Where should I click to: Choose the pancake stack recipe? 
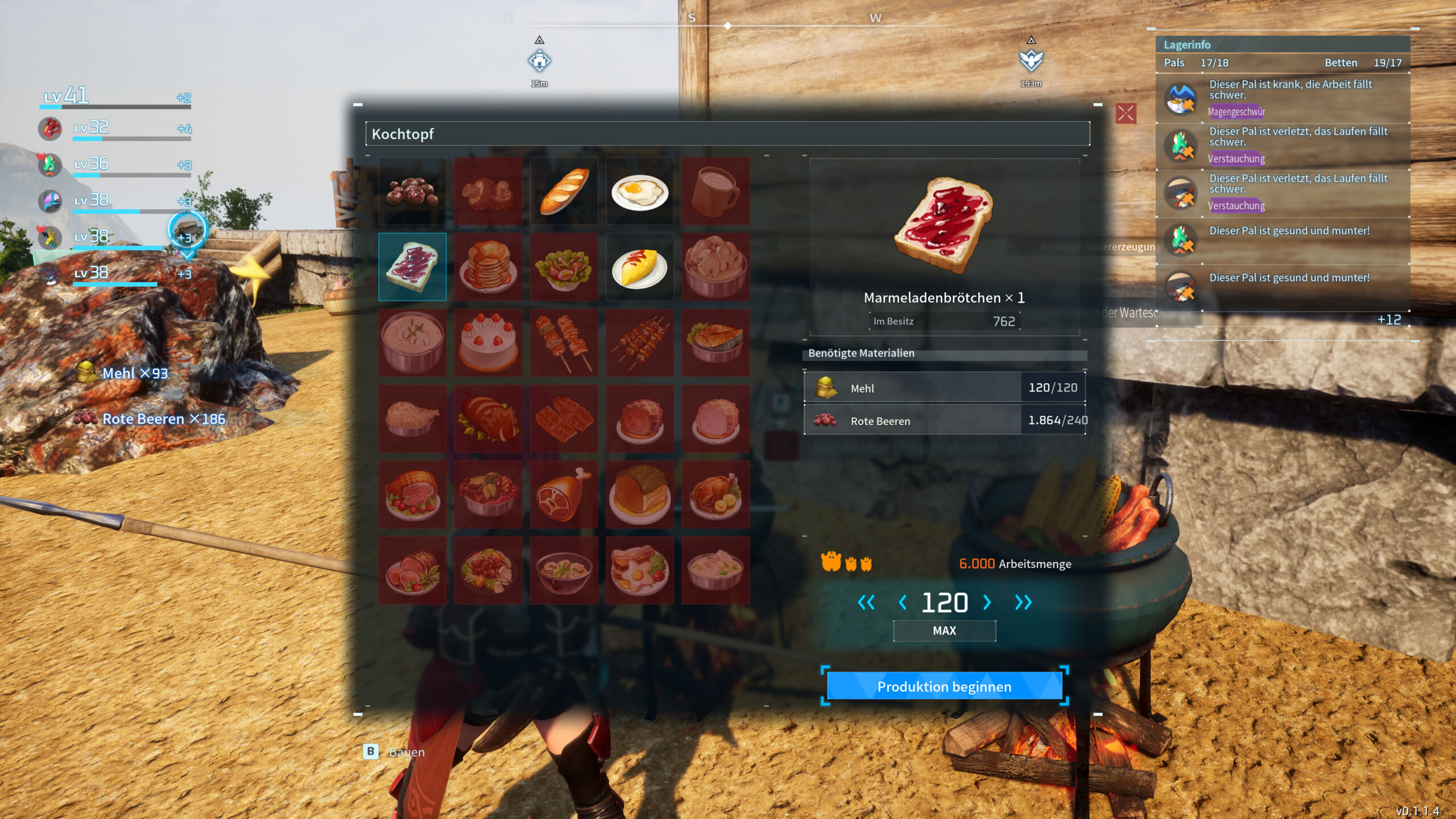tap(488, 267)
